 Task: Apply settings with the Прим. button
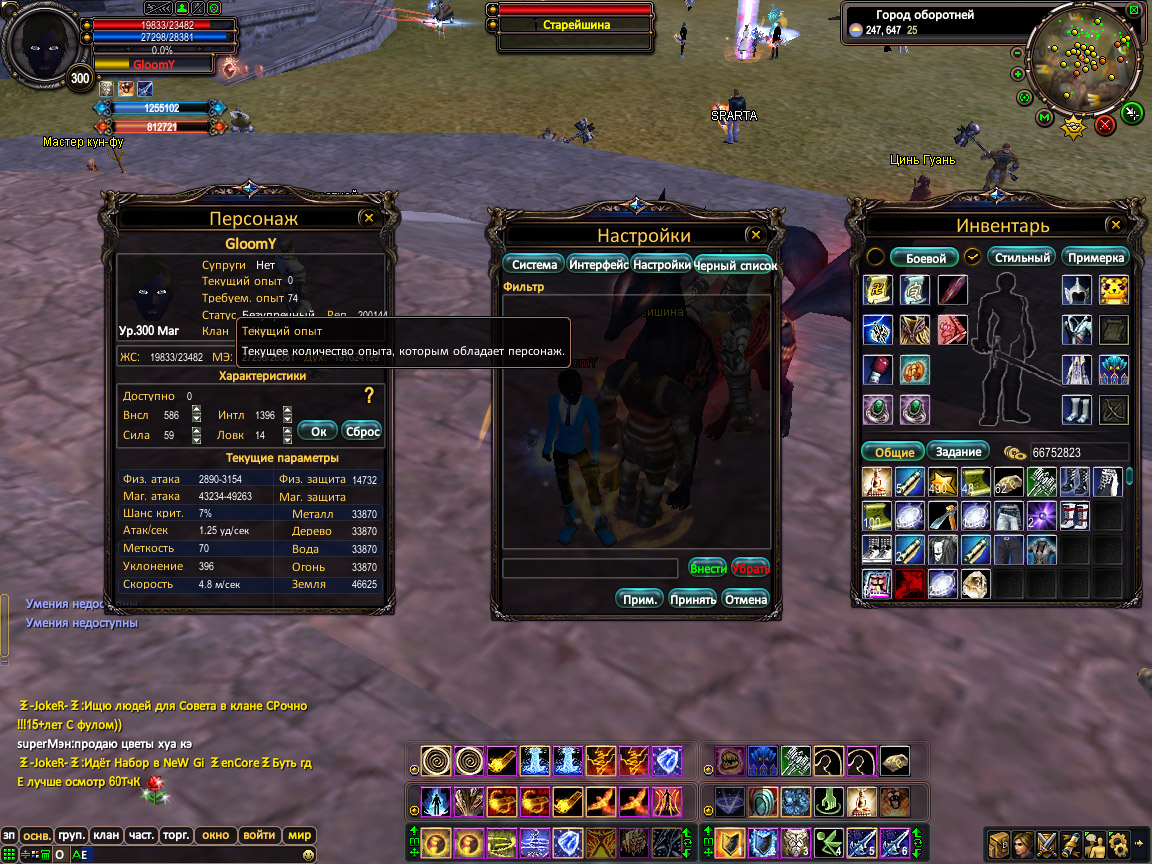click(x=640, y=599)
